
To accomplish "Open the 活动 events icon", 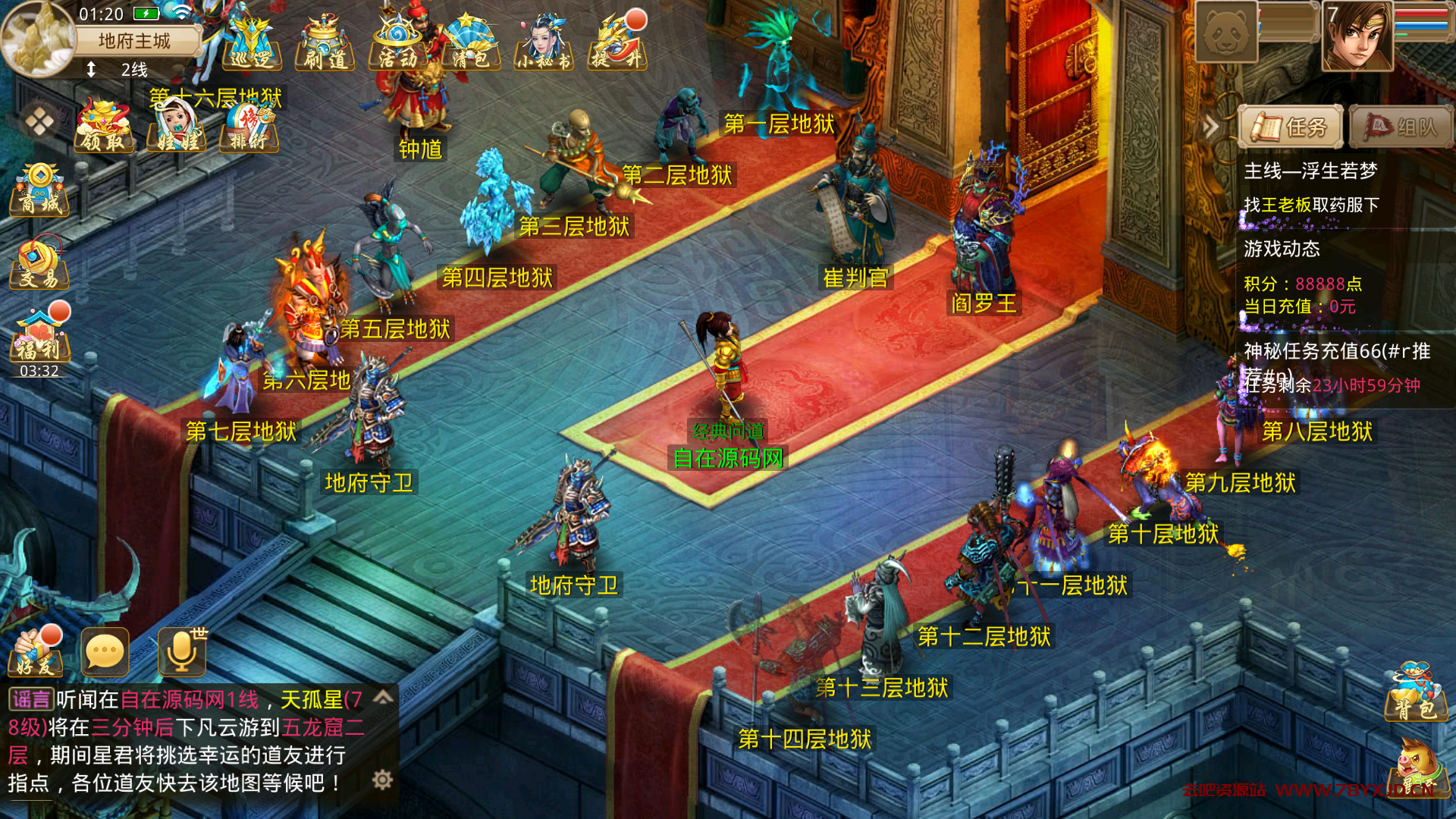I will point(397,44).
